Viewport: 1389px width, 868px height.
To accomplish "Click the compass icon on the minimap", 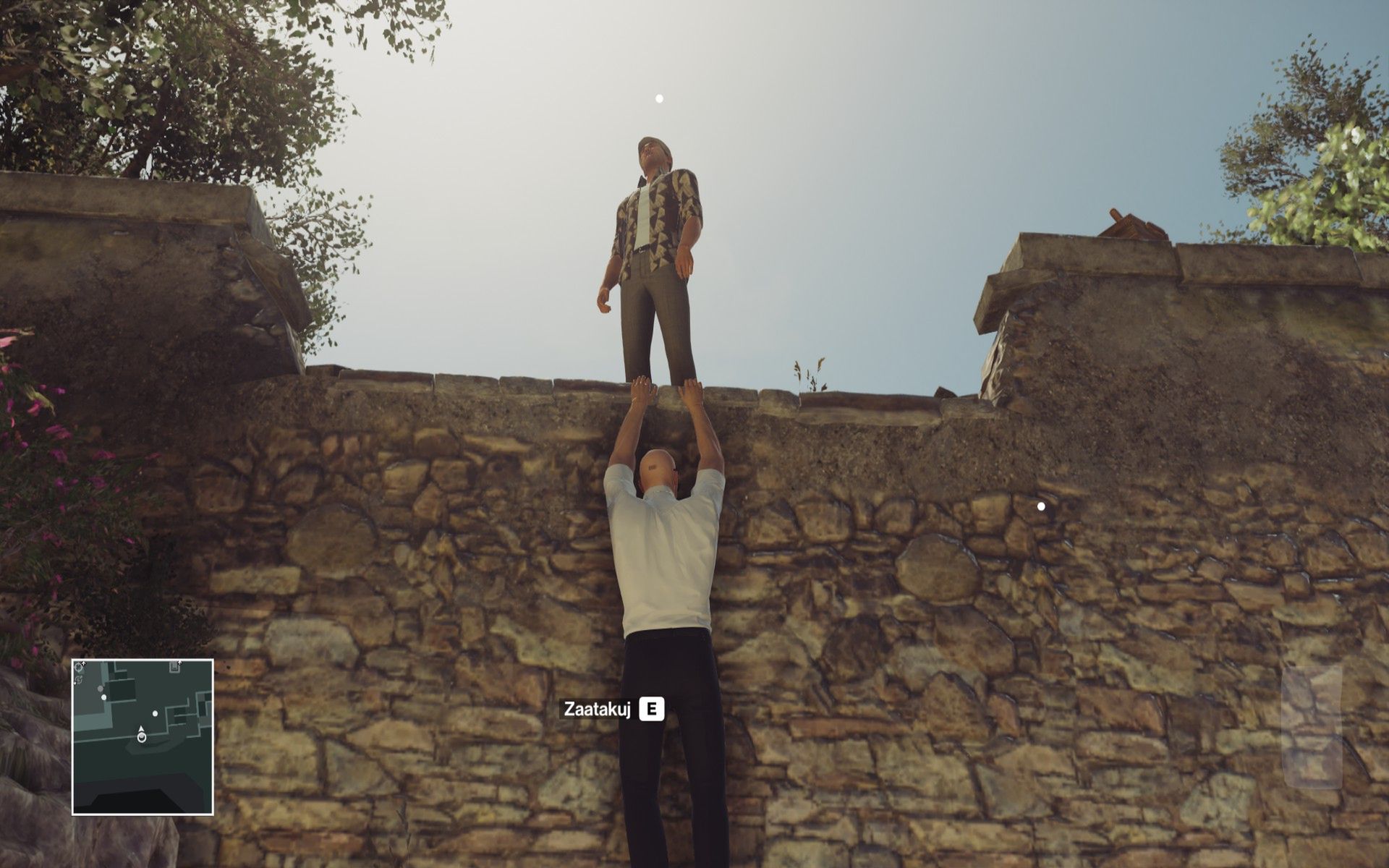I will tap(79, 666).
